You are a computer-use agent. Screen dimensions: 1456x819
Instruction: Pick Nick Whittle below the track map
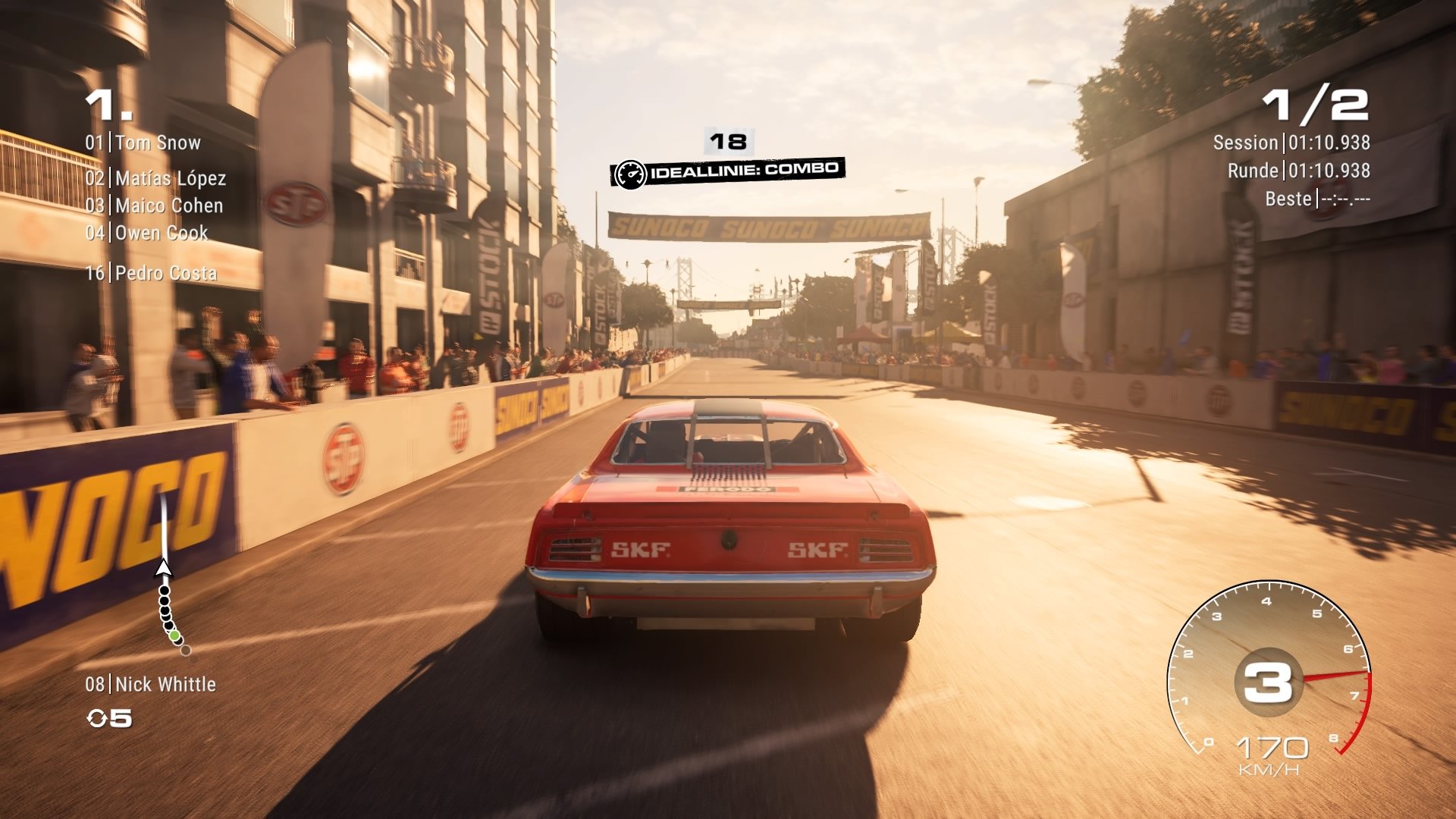[x=150, y=684]
